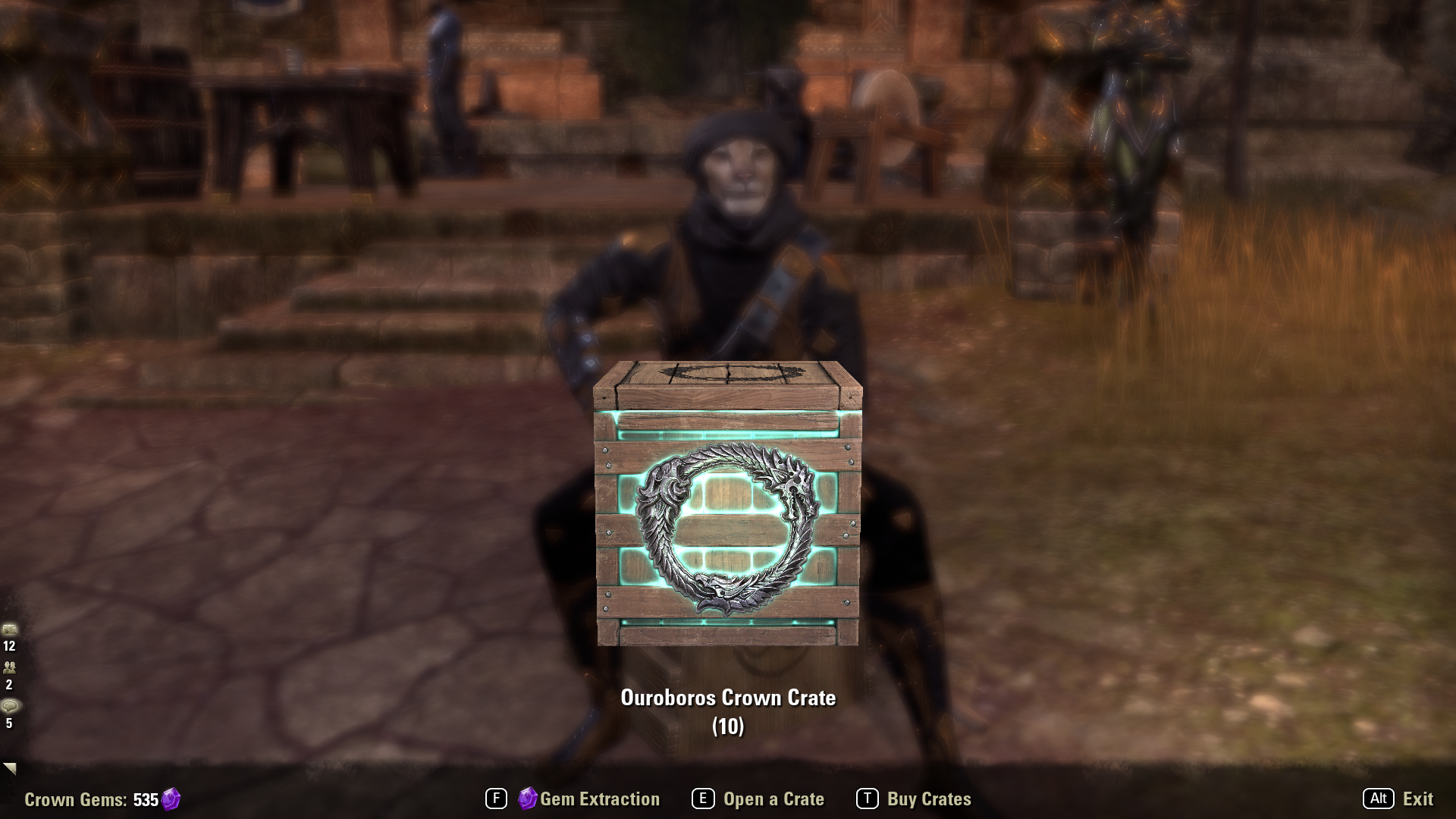The height and width of the screenshot is (819, 1456).
Task: Click the E keybind circle for Open a Crate
Action: (x=704, y=799)
